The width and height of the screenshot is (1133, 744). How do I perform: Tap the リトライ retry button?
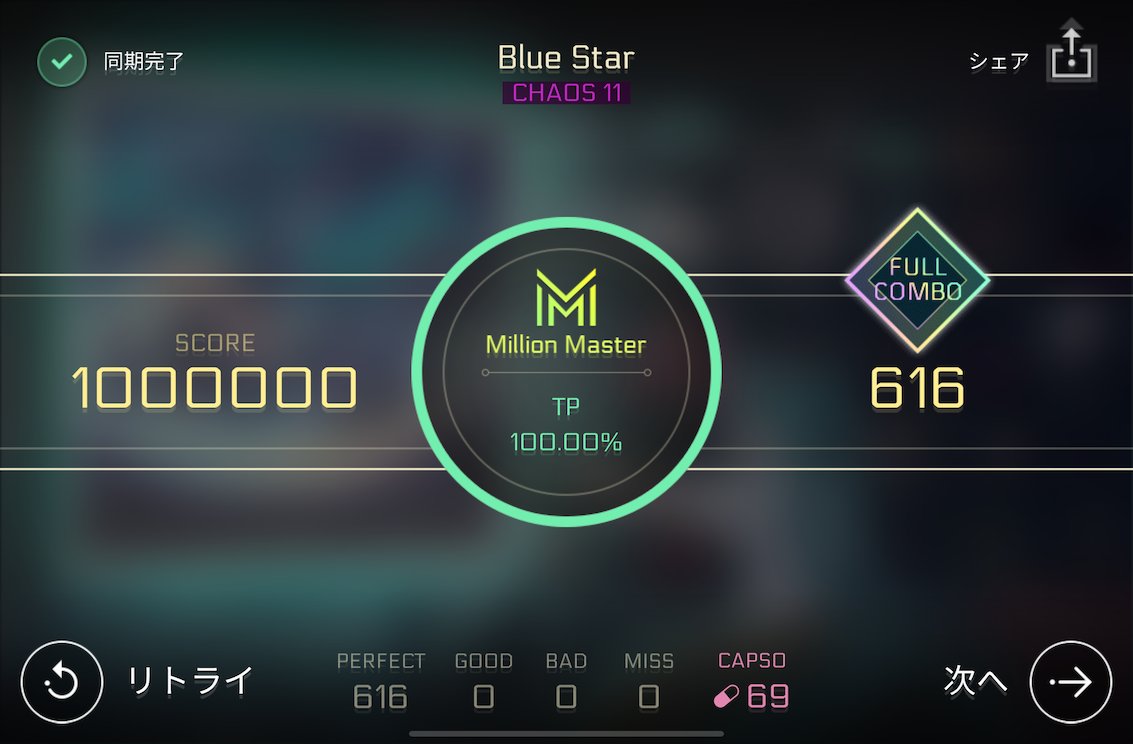[x=62, y=682]
